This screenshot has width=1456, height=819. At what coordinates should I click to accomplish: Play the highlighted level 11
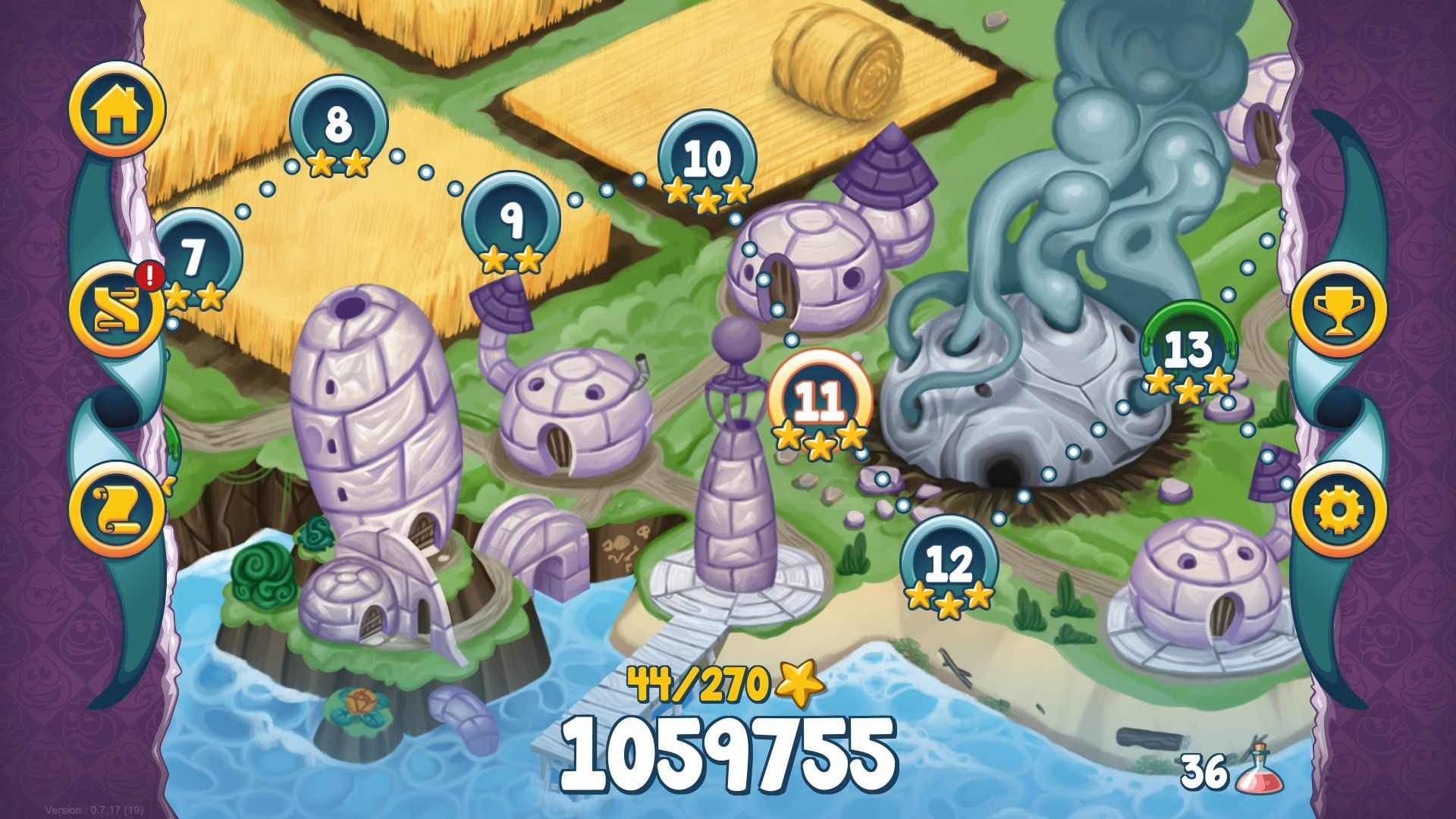(x=820, y=400)
